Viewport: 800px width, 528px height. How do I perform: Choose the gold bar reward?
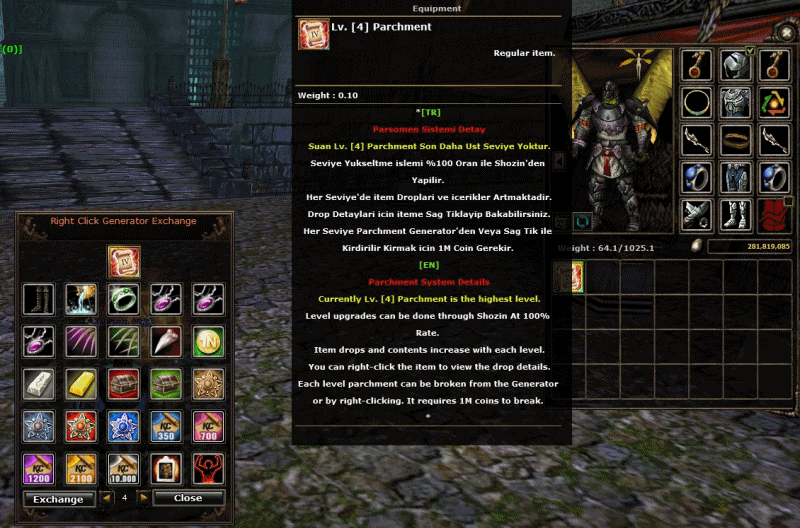tap(81, 383)
